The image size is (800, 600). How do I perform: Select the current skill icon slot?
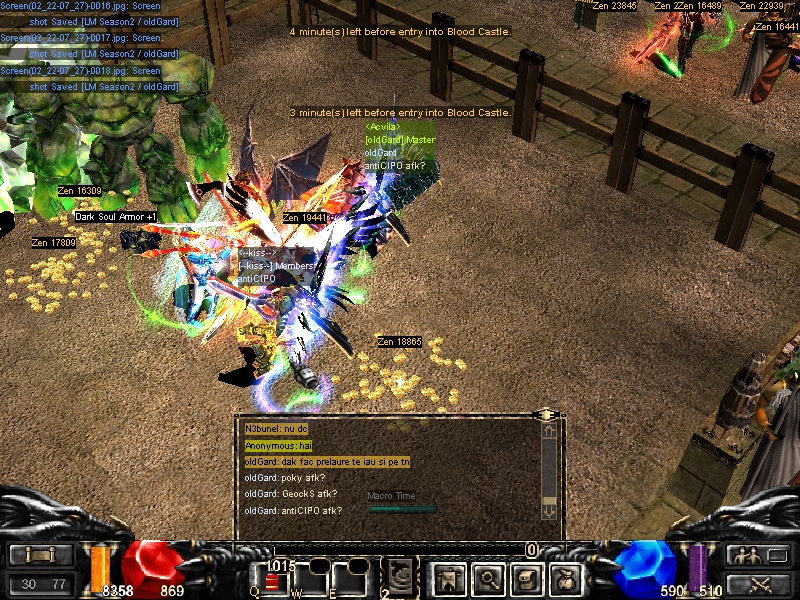click(402, 576)
